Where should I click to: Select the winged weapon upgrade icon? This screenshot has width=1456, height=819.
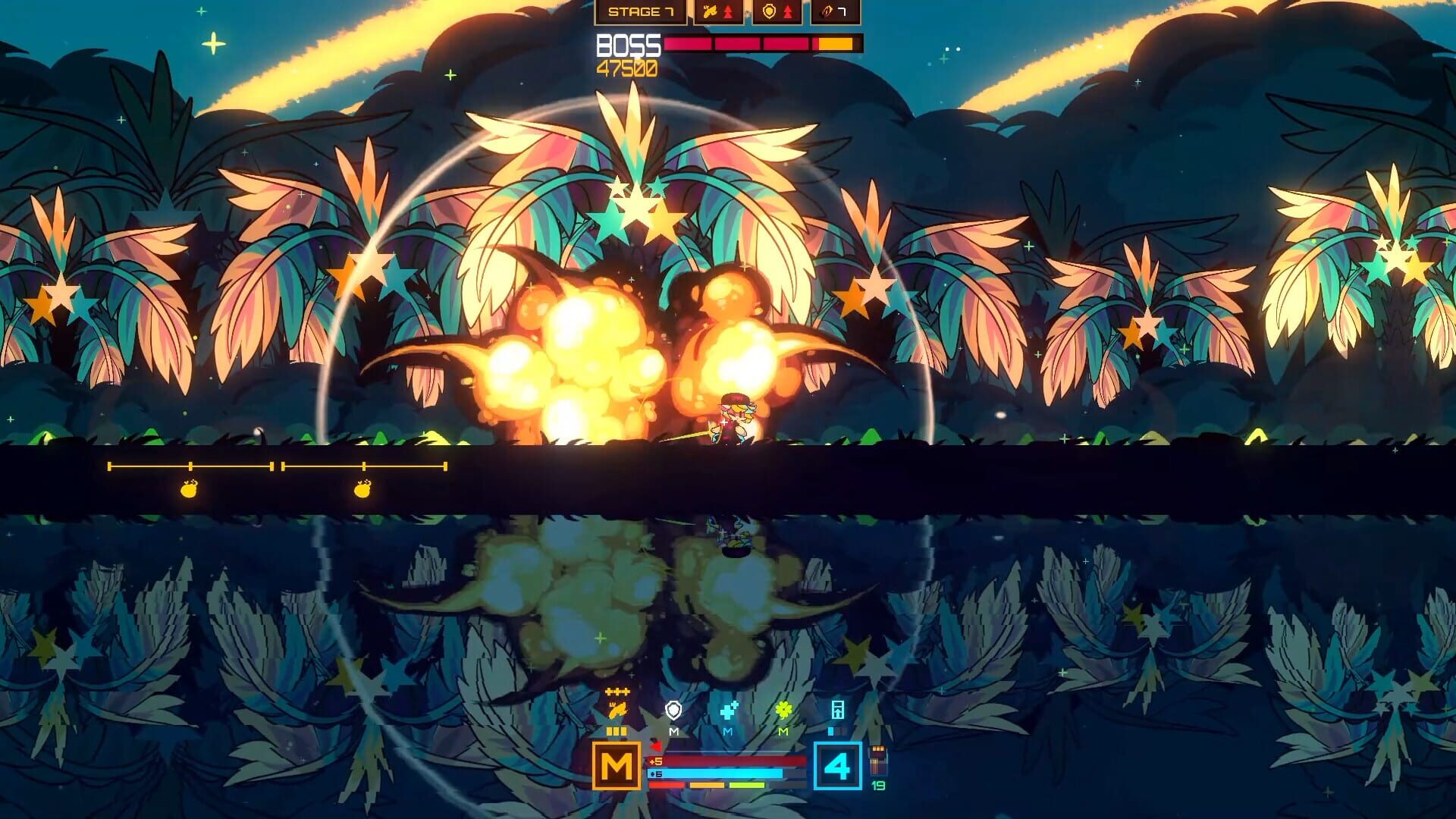pos(710,12)
